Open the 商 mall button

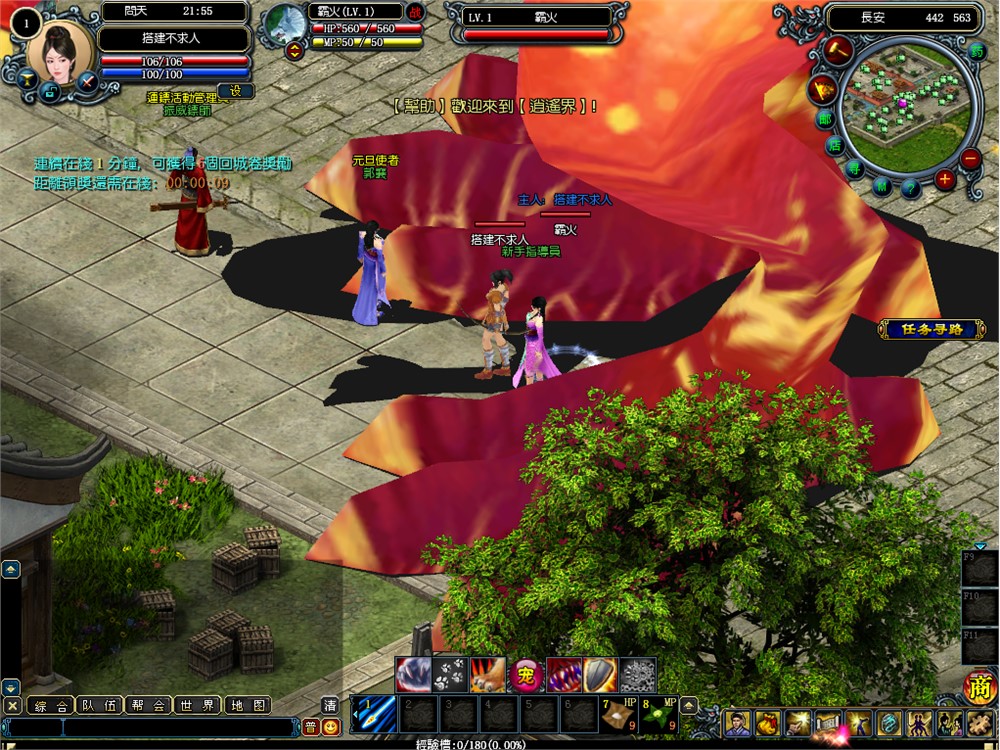pyautogui.click(x=979, y=686)
